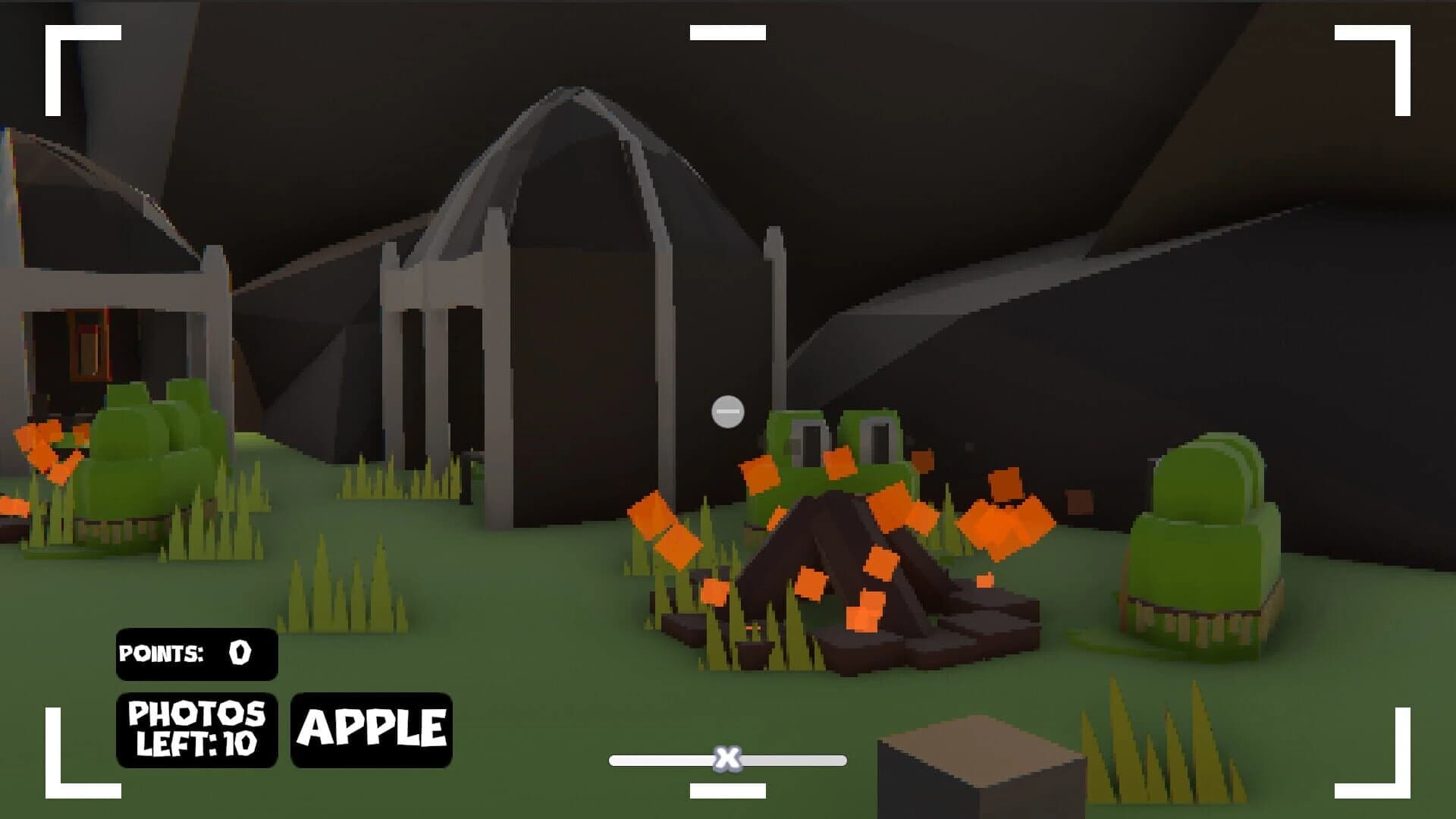Viewport: 1456px width, 819px height.
Task: Click the top-center focus mark
Action: point(726,32)
